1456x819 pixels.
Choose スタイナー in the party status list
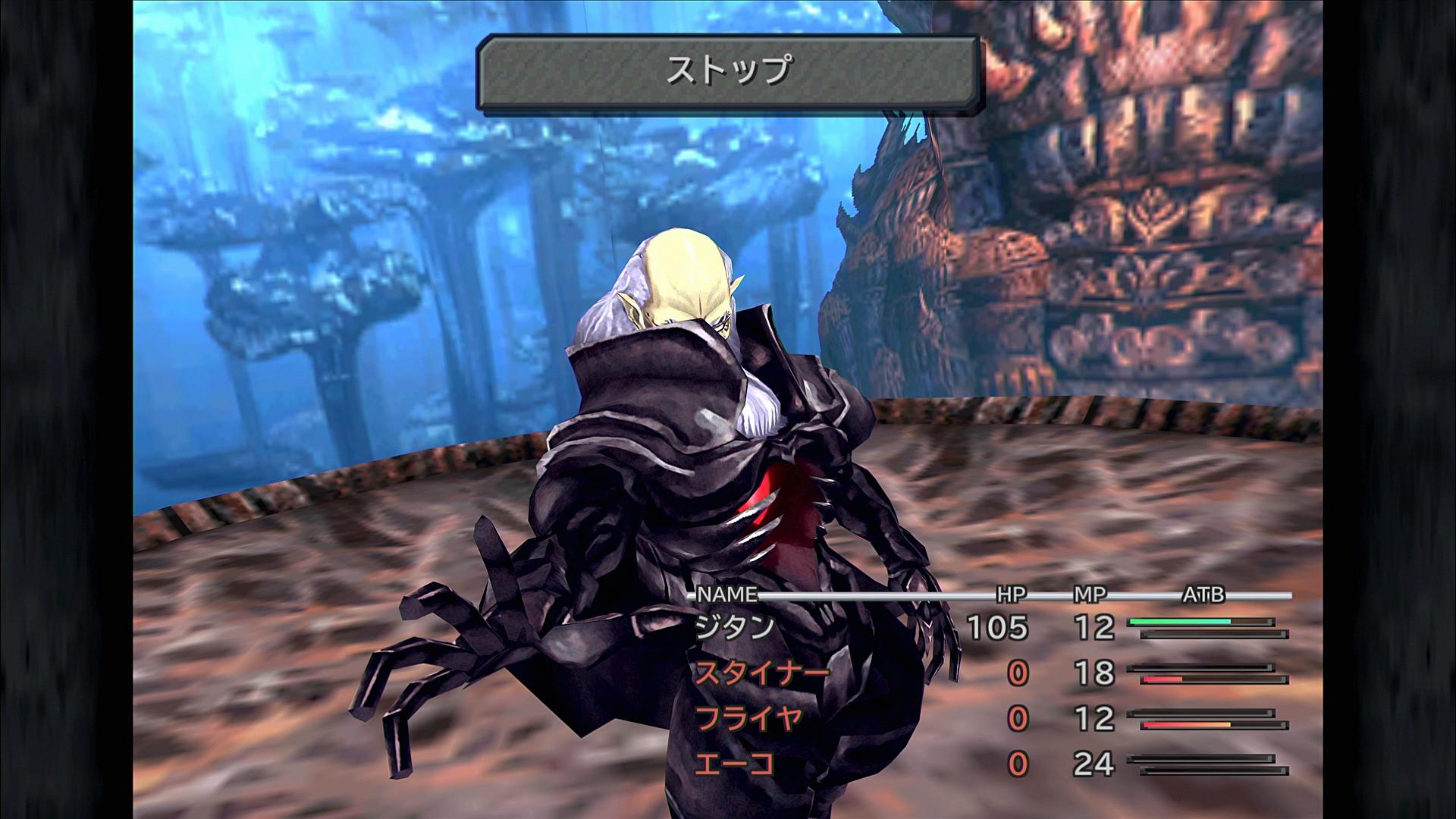tap(761, 673)
